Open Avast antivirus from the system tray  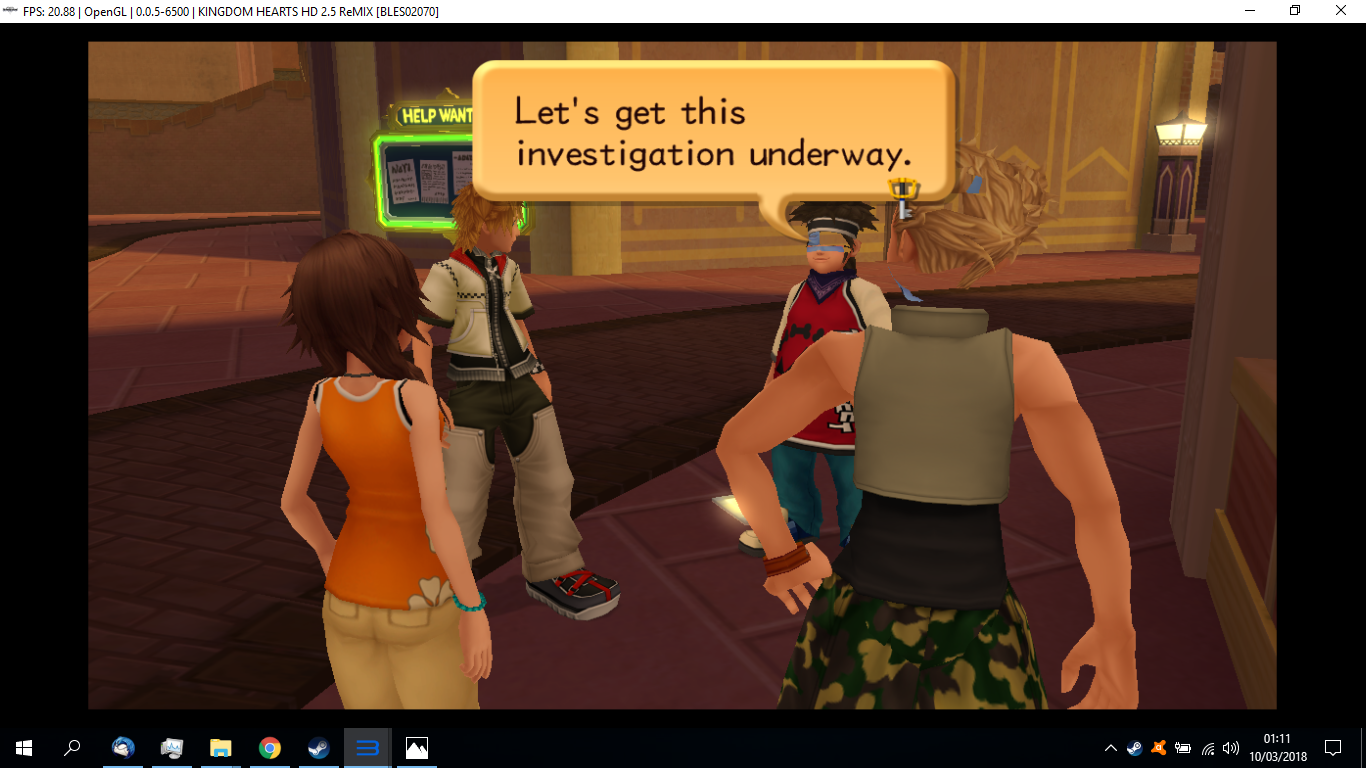click(1158, 748)
